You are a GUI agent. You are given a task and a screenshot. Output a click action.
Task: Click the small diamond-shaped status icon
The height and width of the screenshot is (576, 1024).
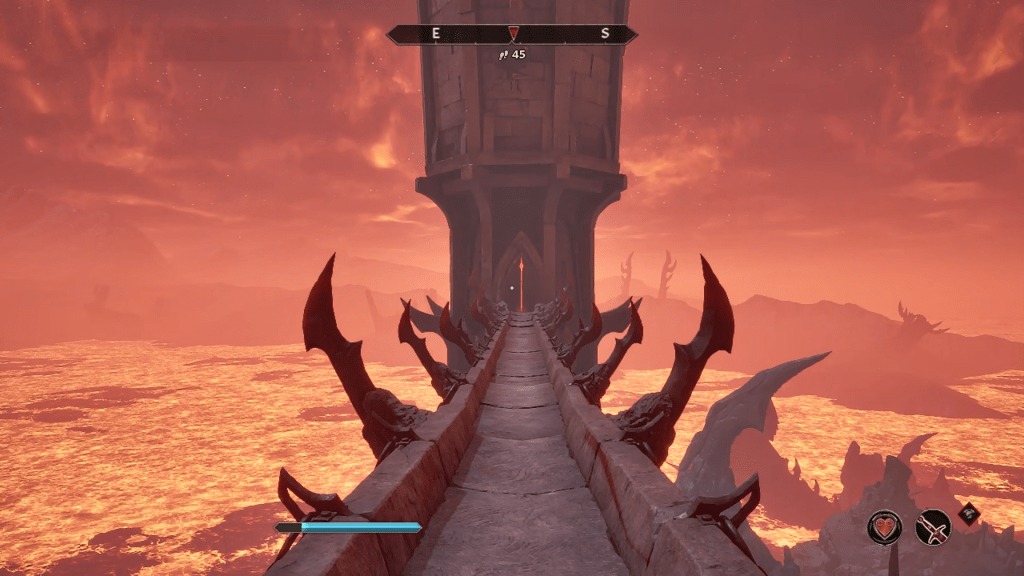[968, 513]
